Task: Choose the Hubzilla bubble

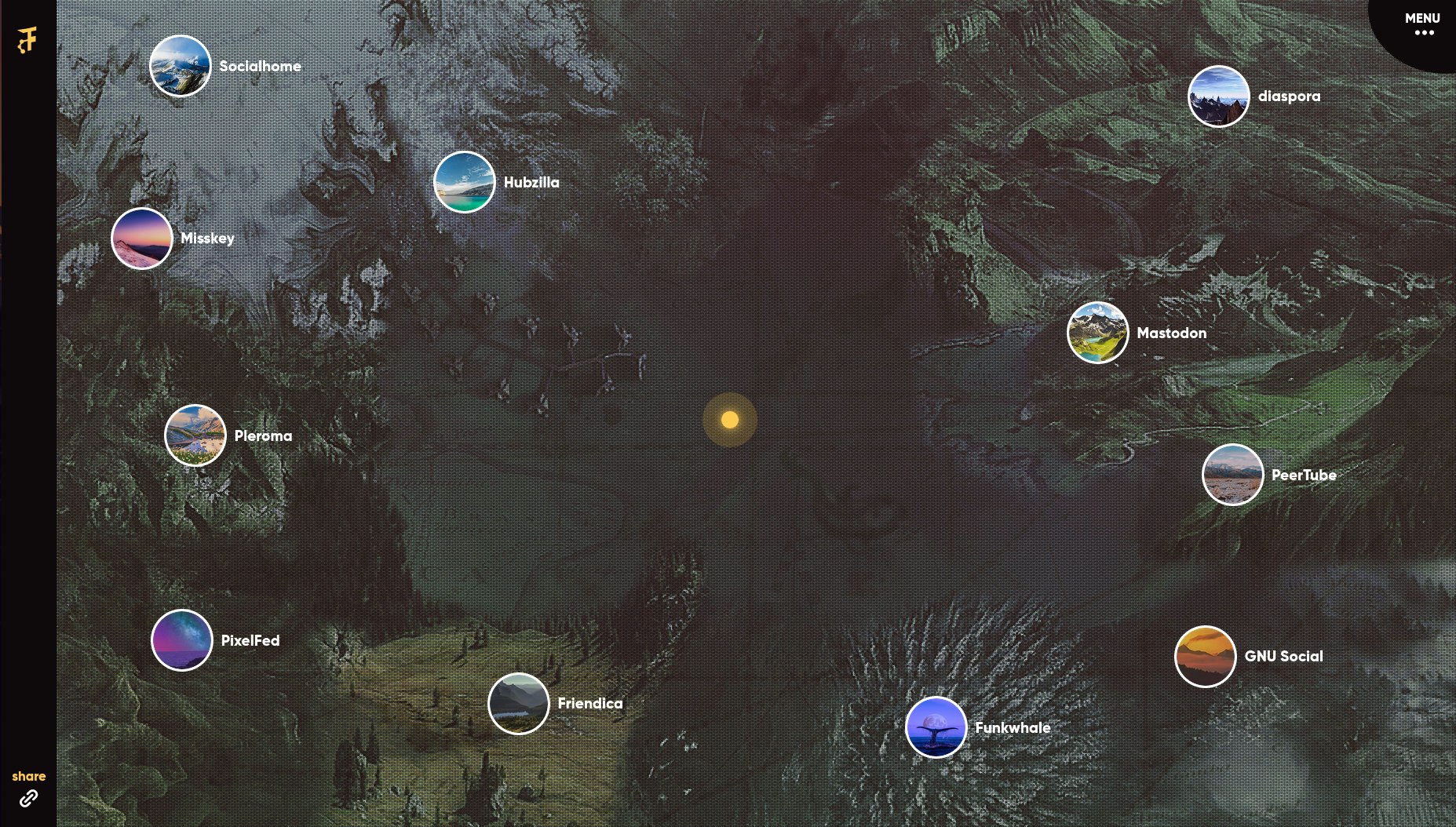Action: (x=465, y=182)
